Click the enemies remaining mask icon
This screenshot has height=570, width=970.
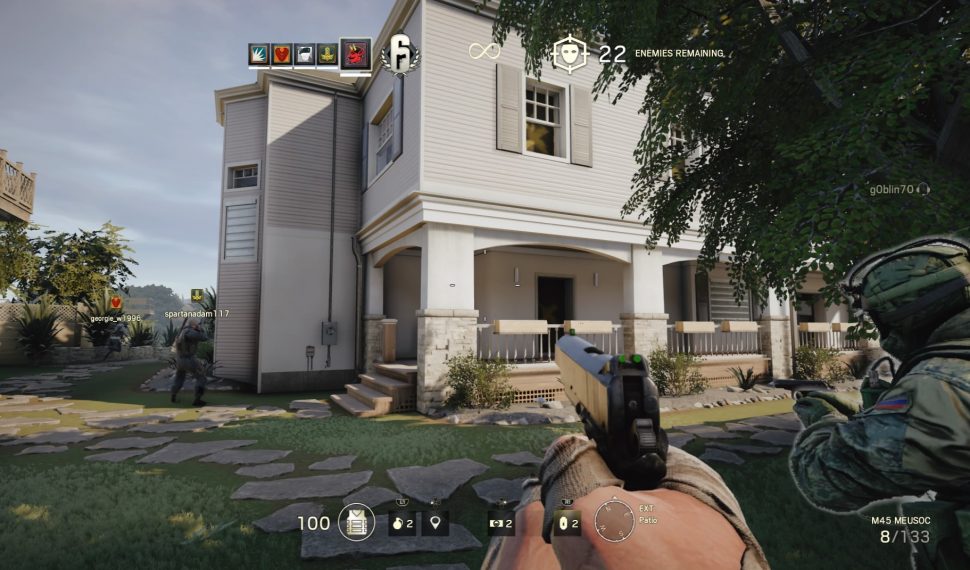point(569,54)
